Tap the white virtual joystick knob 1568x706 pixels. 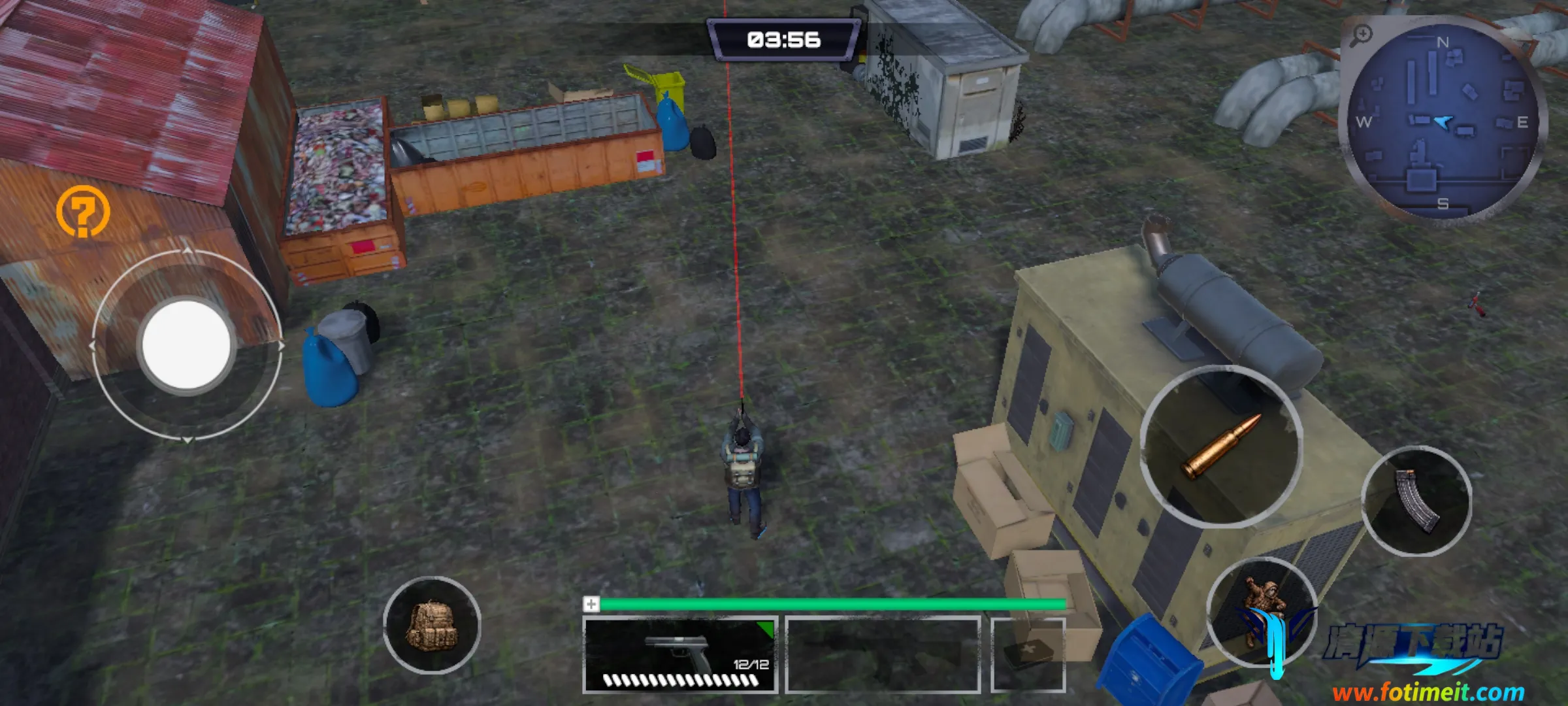[x=186, y=345]
